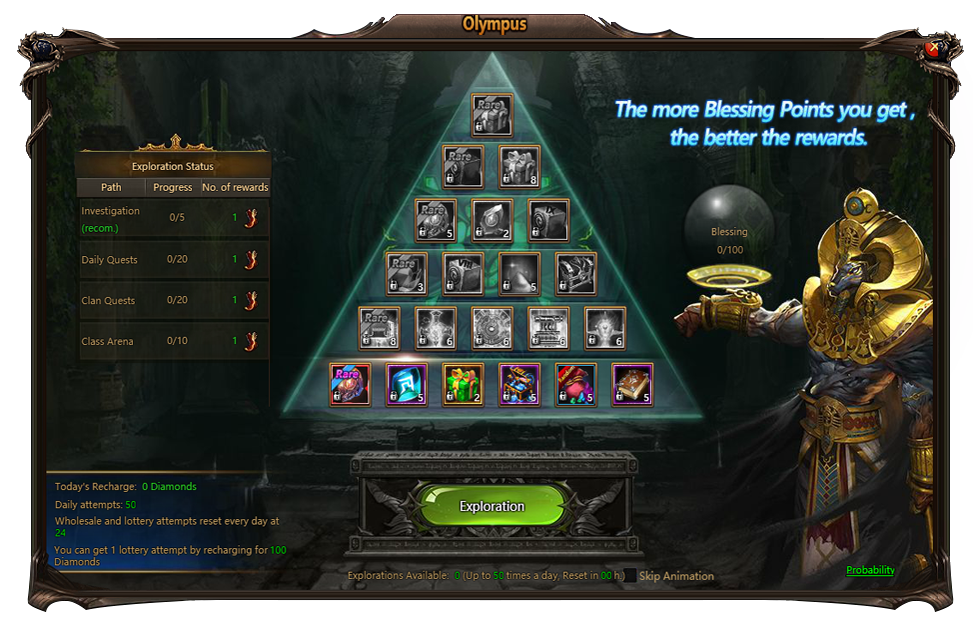
Task: Open the Probability link
Action: (x=870, y=570)
